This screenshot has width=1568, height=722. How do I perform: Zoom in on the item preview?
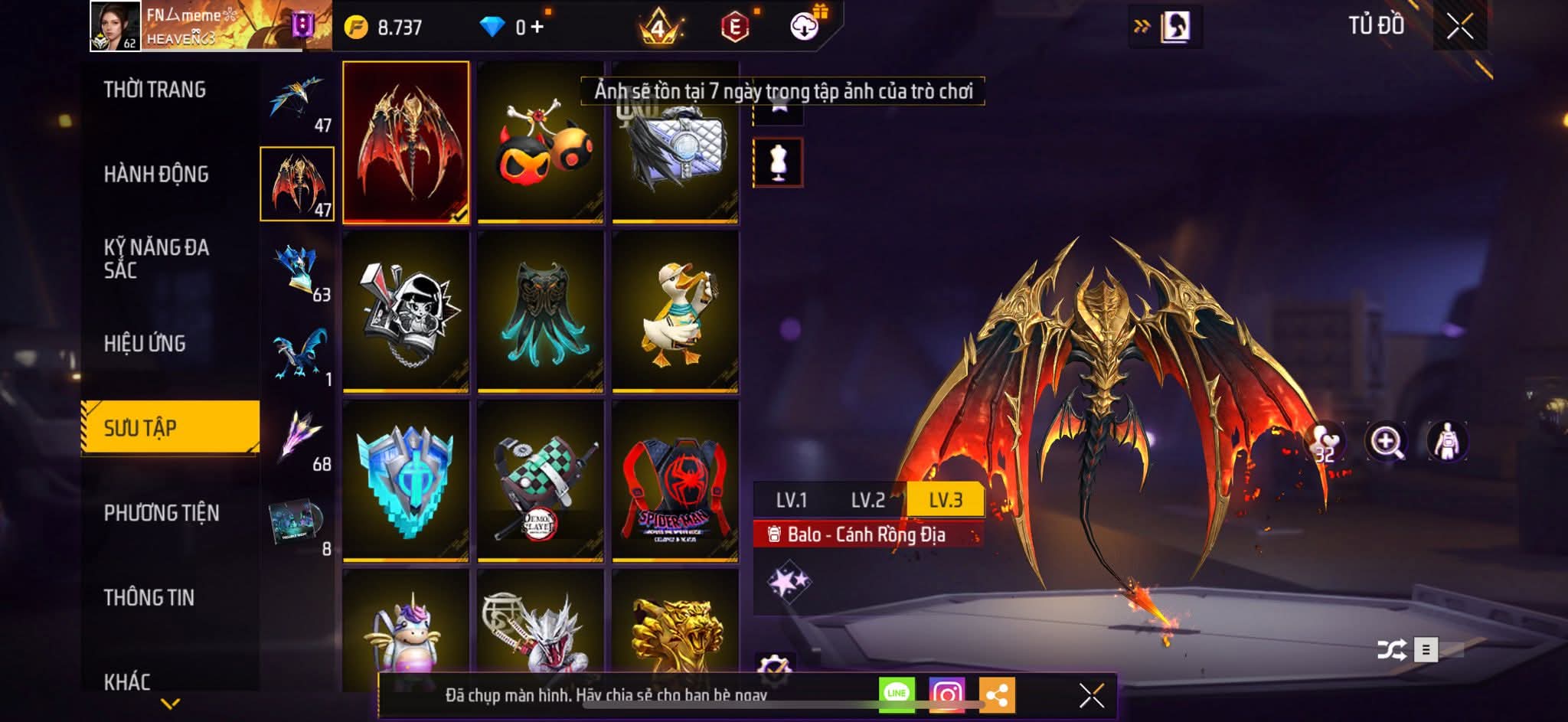[x=1386, y=442]
